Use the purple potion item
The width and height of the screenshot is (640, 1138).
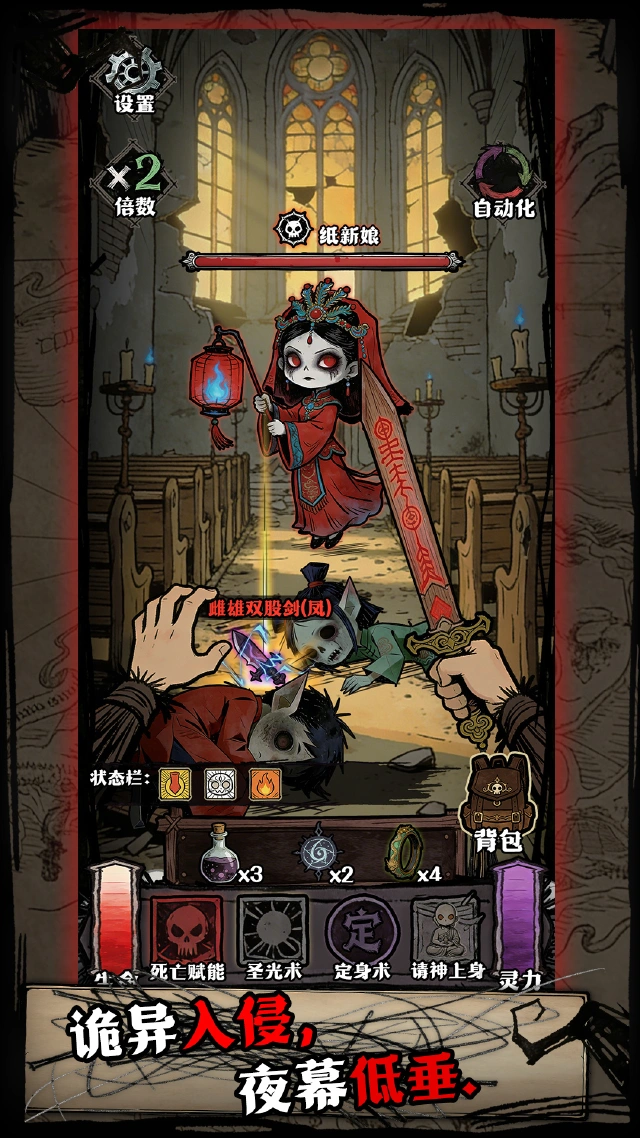coord(220,855)
